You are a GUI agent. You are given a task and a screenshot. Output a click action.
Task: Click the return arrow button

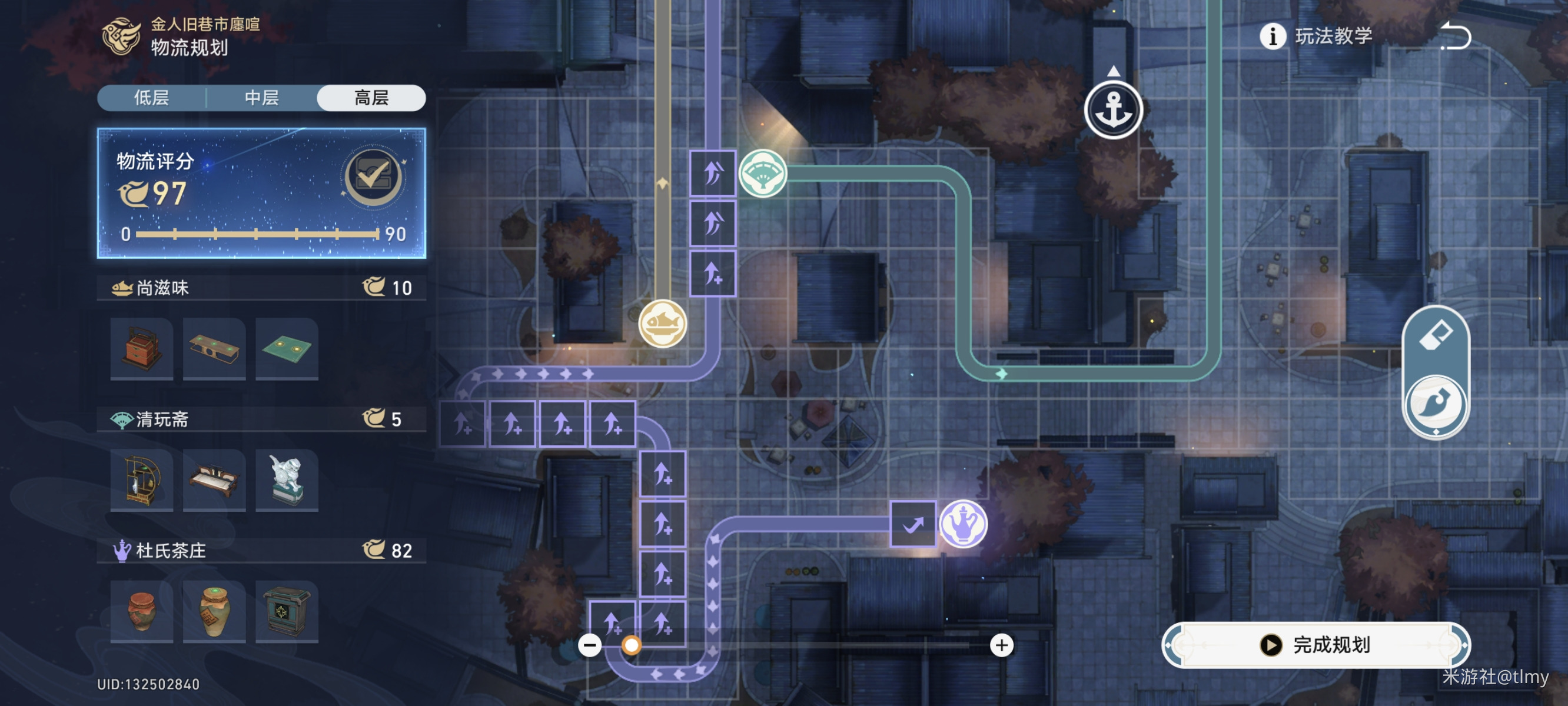1456,36
